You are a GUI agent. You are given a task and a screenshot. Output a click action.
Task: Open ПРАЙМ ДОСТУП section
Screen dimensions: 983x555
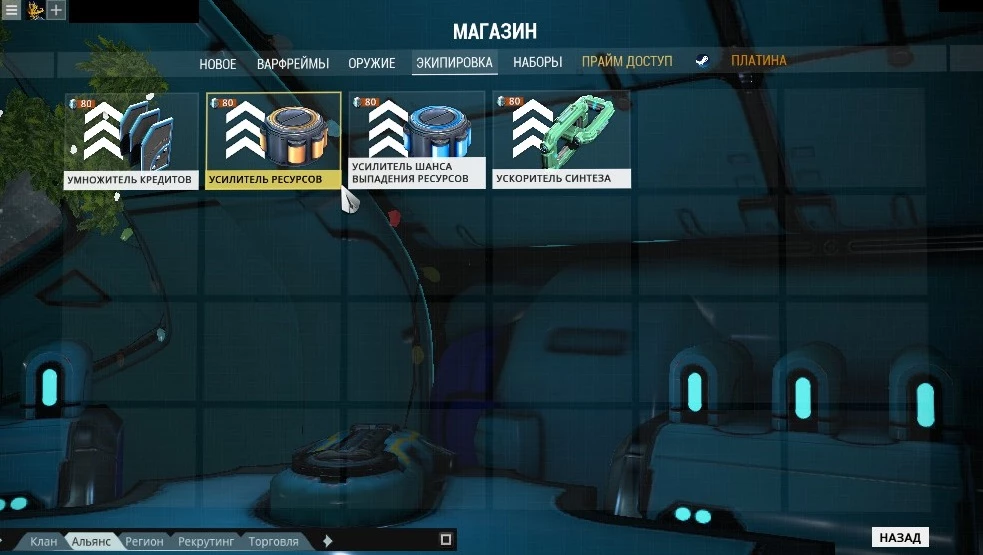[x=627, y=61]
